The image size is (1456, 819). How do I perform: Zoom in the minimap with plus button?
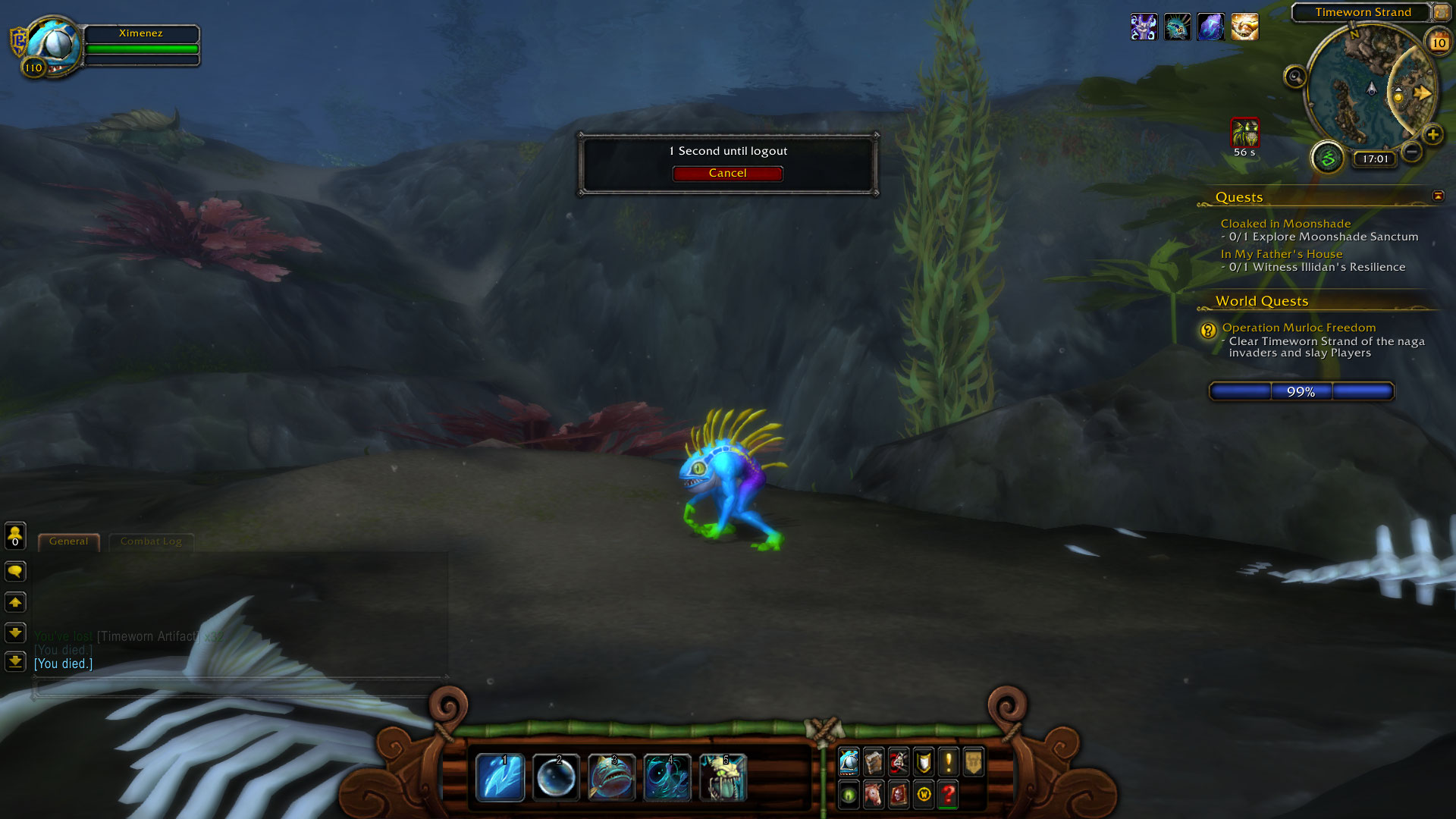(x=1432, y=135)
